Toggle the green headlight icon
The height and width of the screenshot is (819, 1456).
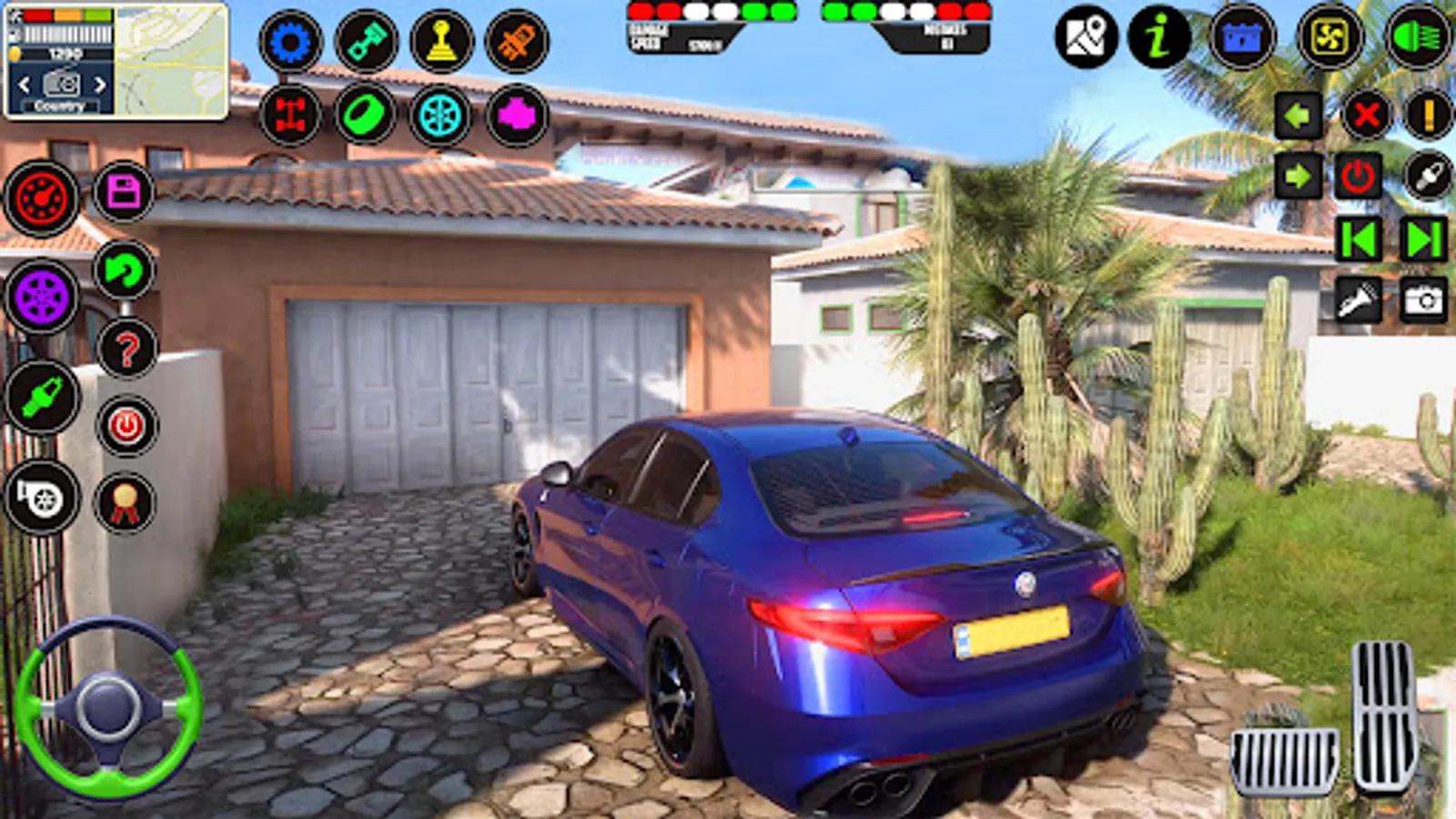(1417, 37)
